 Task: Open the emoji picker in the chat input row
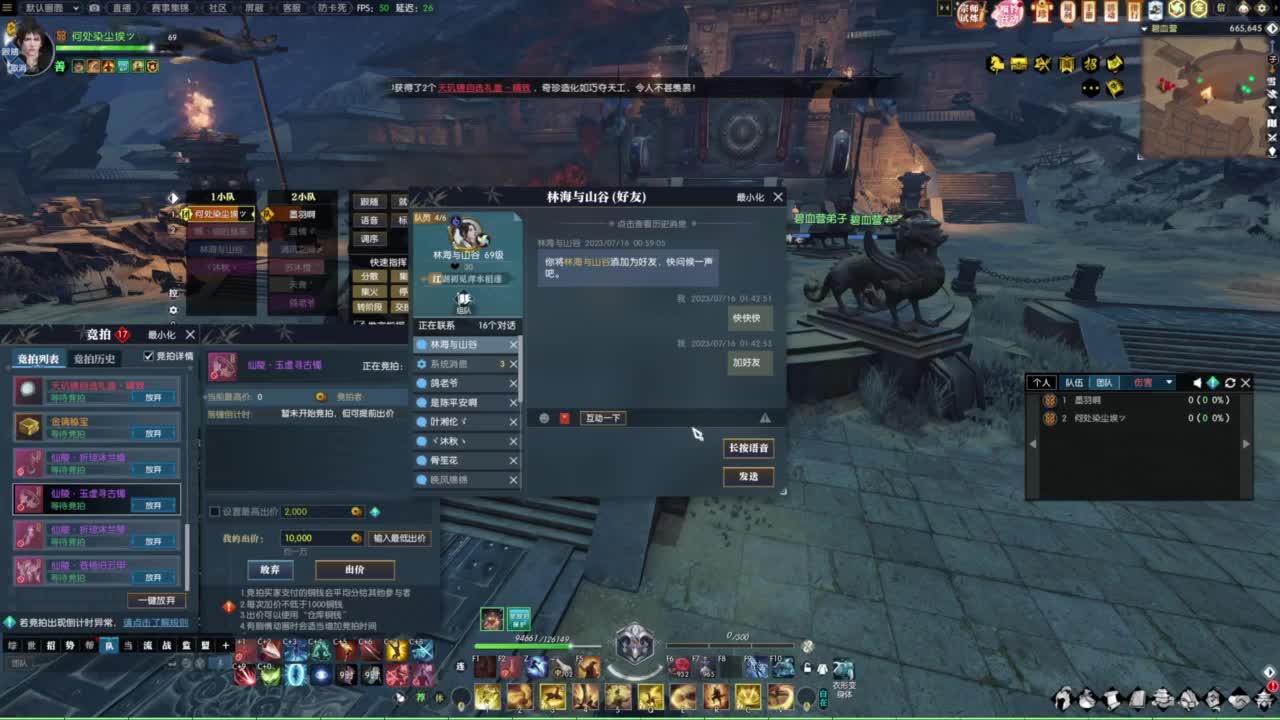pyautogui.click(x=544, y=418)
